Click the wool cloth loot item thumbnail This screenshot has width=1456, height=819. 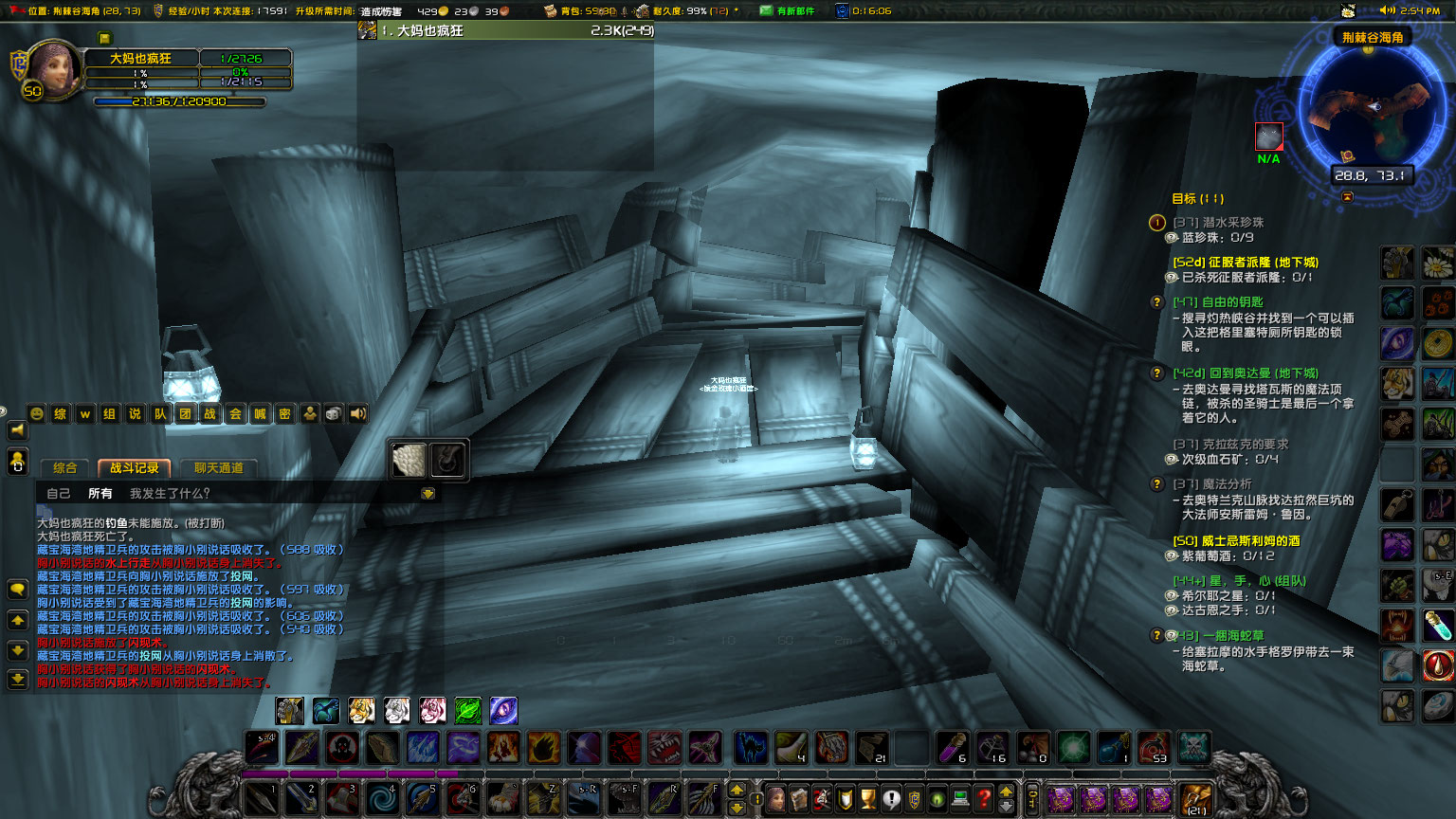(409, 458)
